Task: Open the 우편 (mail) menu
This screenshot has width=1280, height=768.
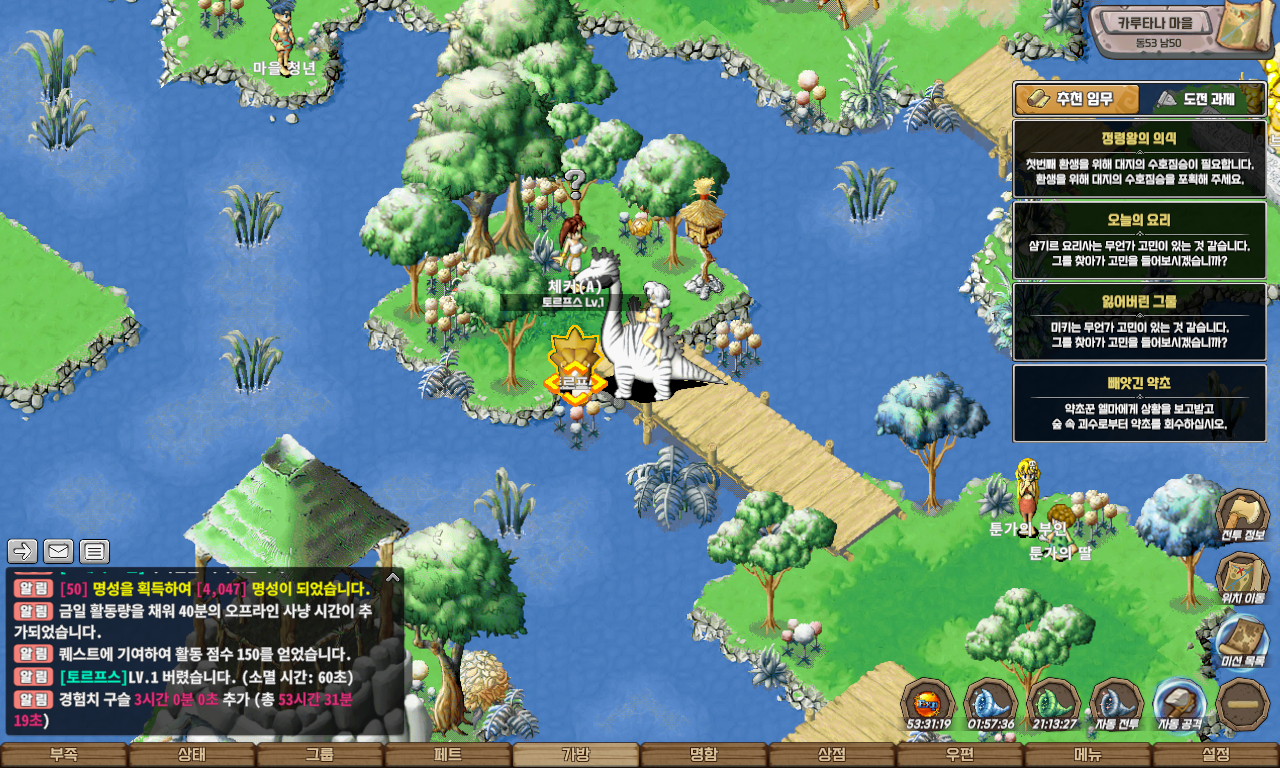Action: [x=960, y=755]
